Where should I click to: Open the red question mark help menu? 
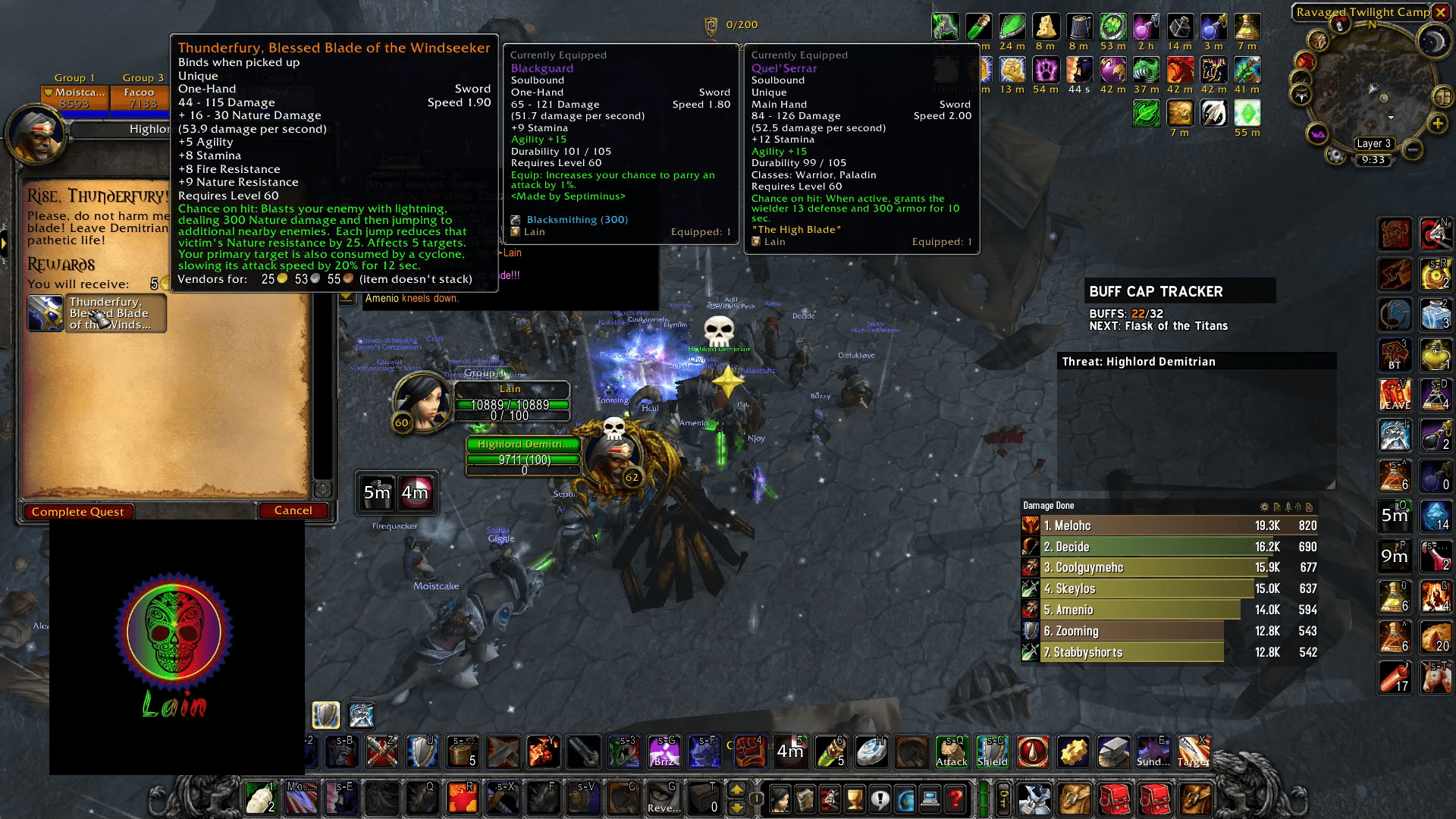click(x=955, y=799)
